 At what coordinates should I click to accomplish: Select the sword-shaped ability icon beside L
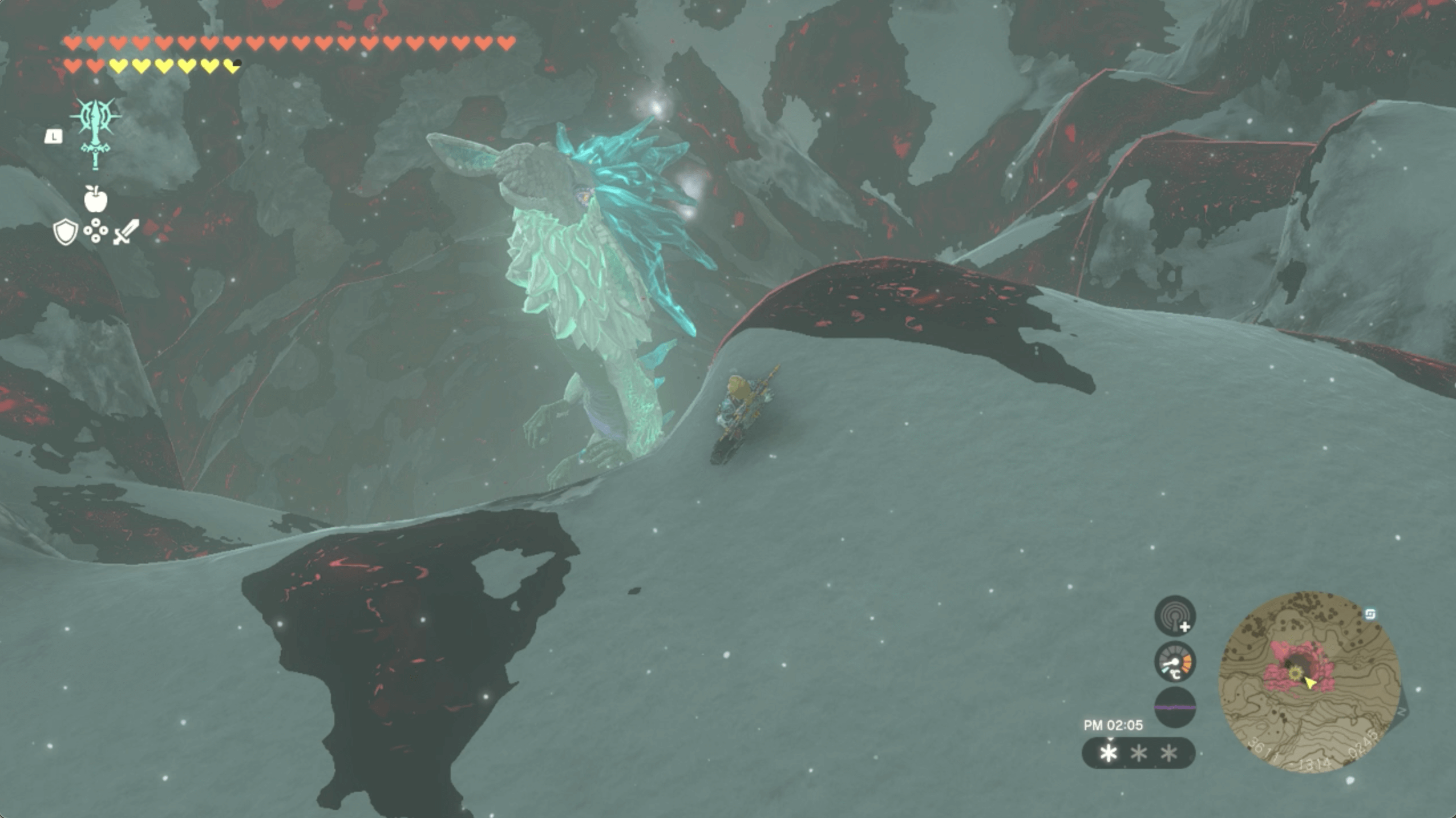pos(96,133)
